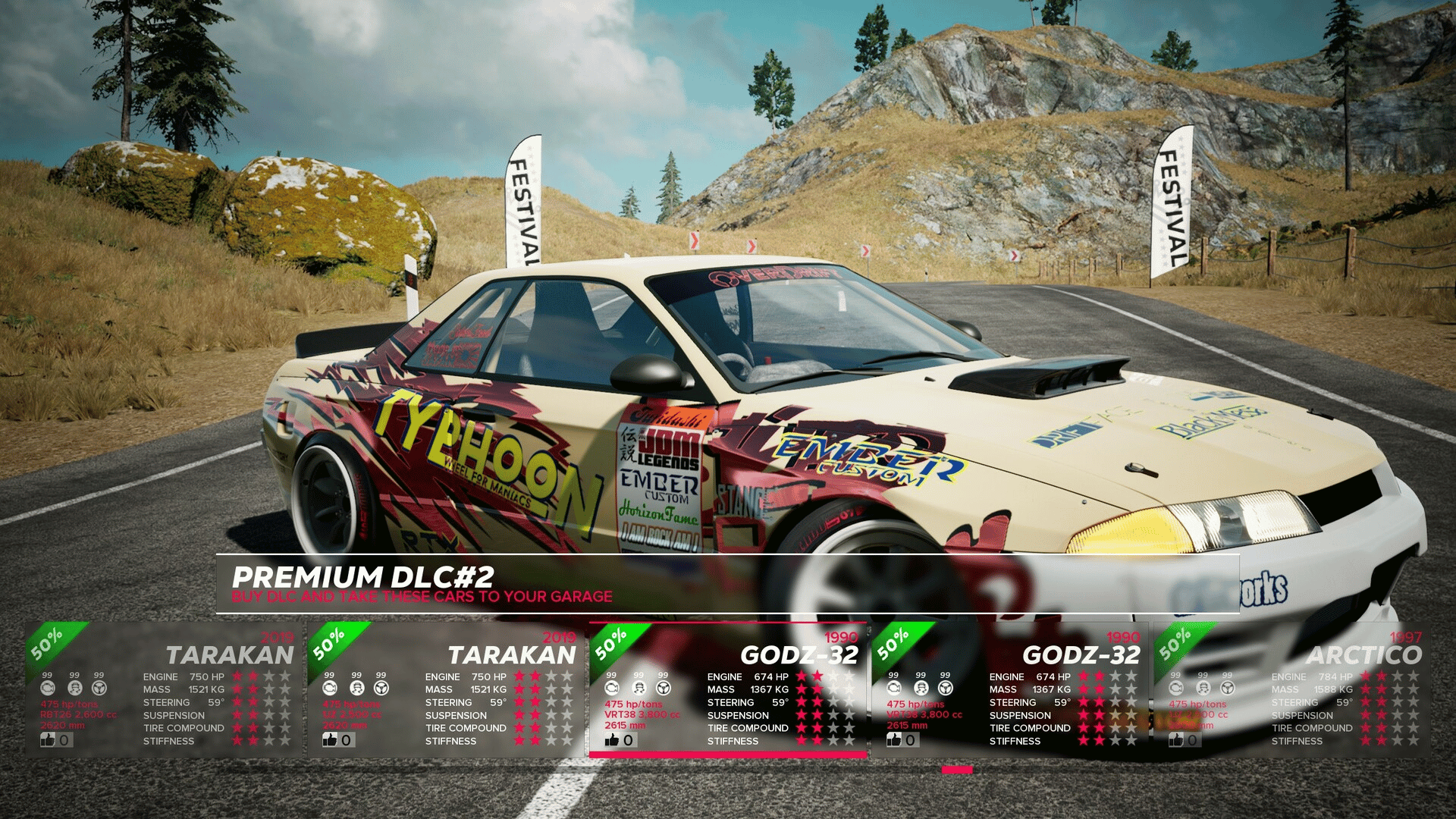1456x819 pixels.
Task: Click the red scroll indicator below the cards
Action: 957,770
